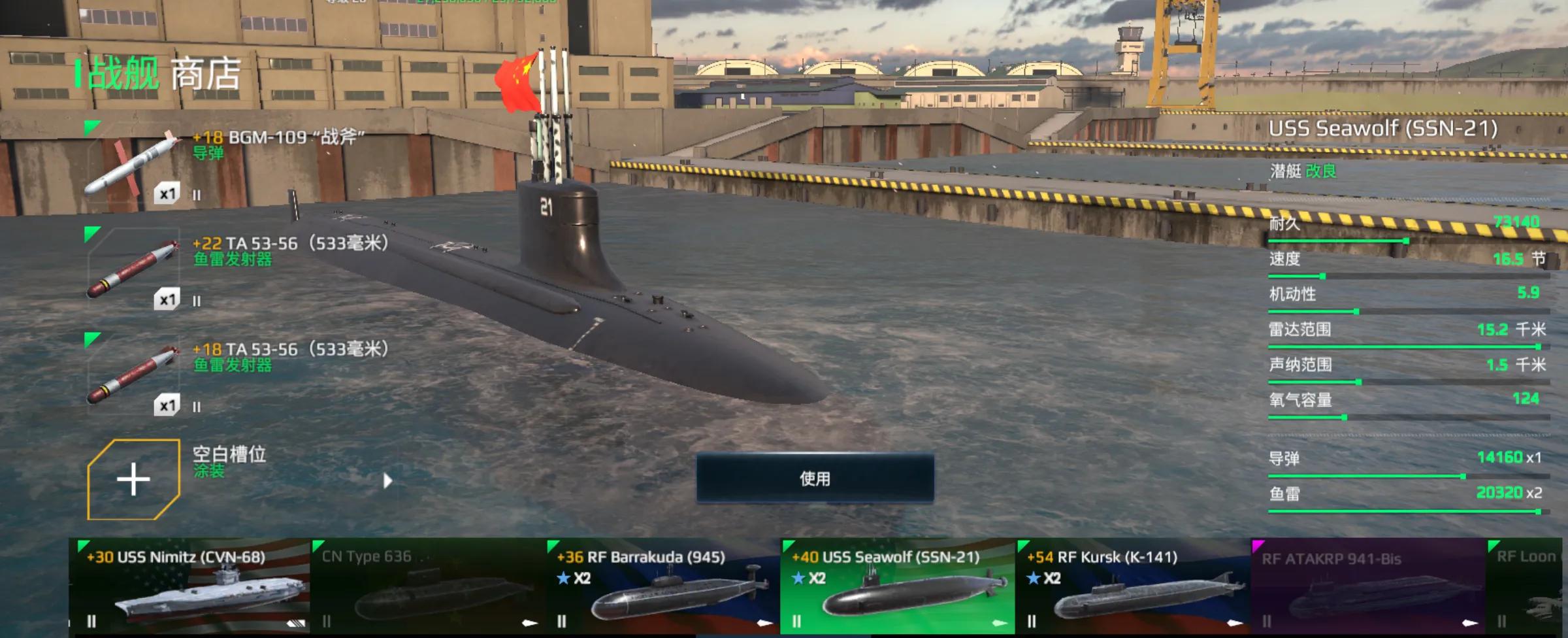Select the USS Seawolf (SSN-21) card
Screen dimensions: 1568x638
[x=898, y=586]
